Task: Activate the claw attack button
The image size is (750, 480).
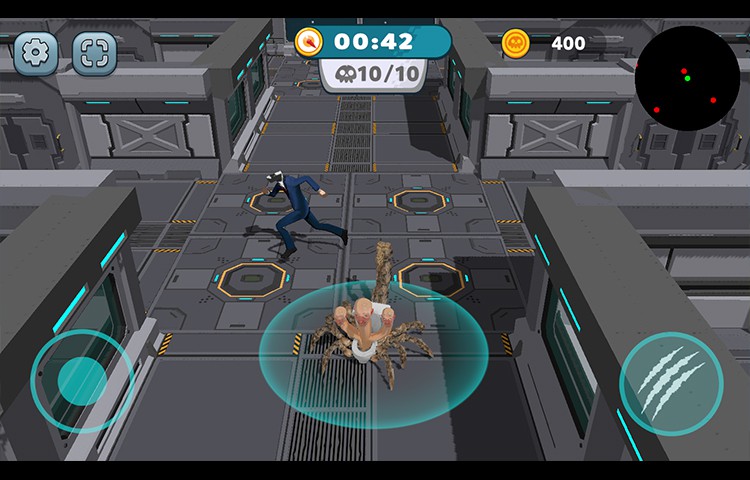Action: tap(670, 383)
